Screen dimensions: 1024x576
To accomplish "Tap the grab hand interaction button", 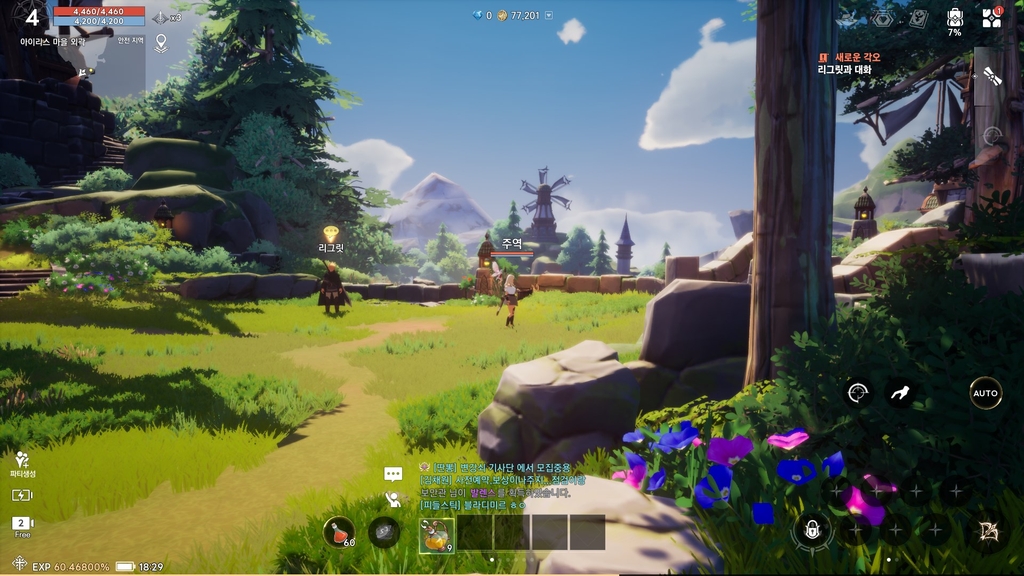I will (901, 393).
